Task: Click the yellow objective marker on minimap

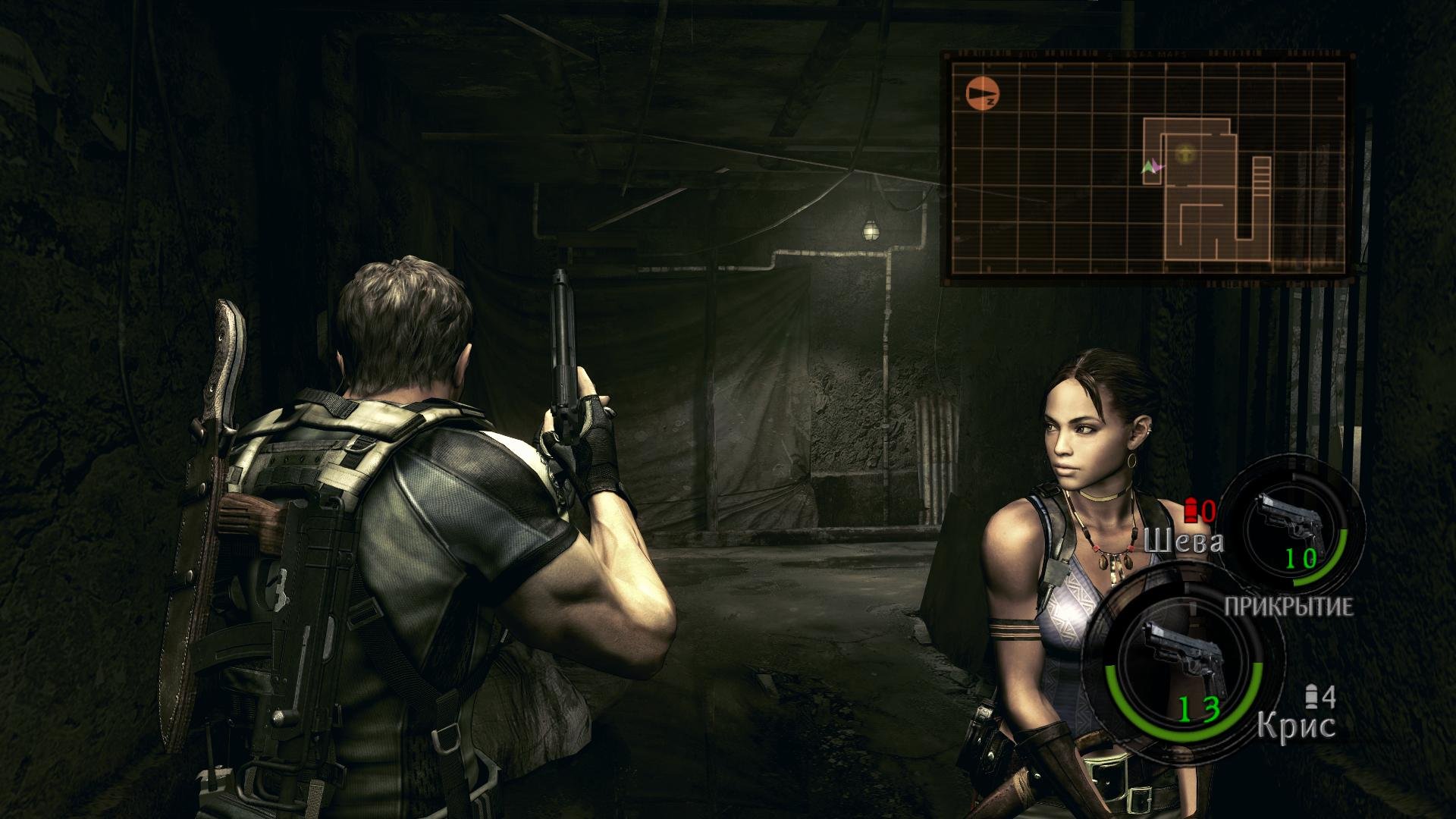Action: pyautogui.click(x=1183, y=155)
